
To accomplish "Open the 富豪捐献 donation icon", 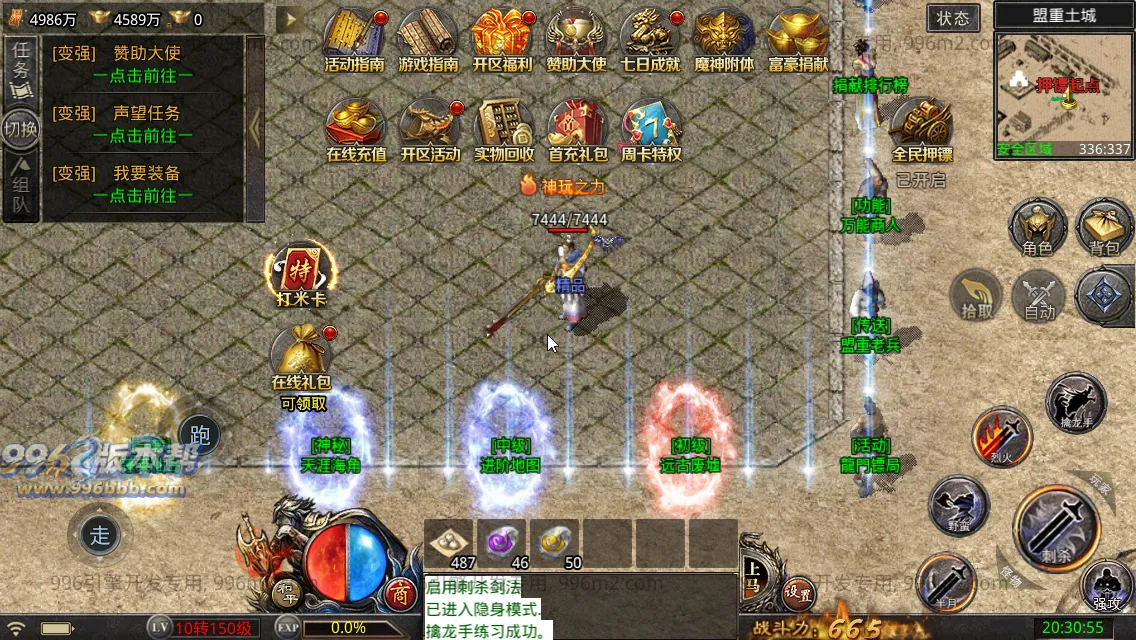I will (798, 38).
